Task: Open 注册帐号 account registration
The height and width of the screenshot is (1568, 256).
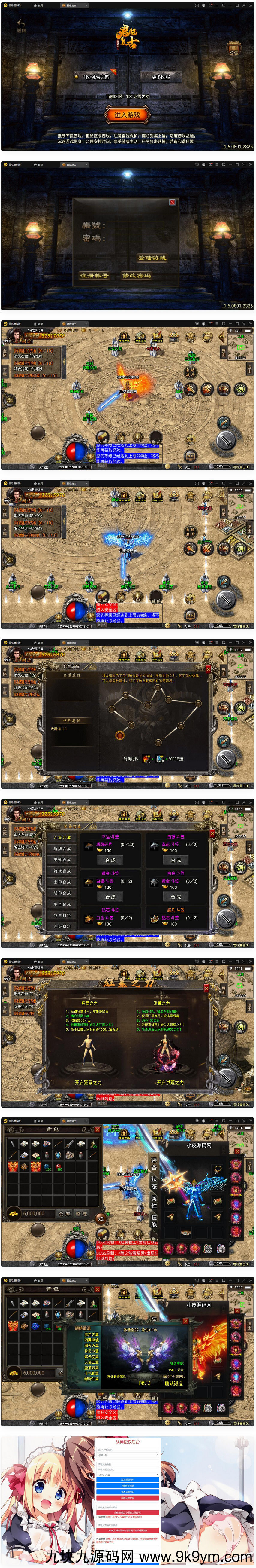Action: (94, 276)
